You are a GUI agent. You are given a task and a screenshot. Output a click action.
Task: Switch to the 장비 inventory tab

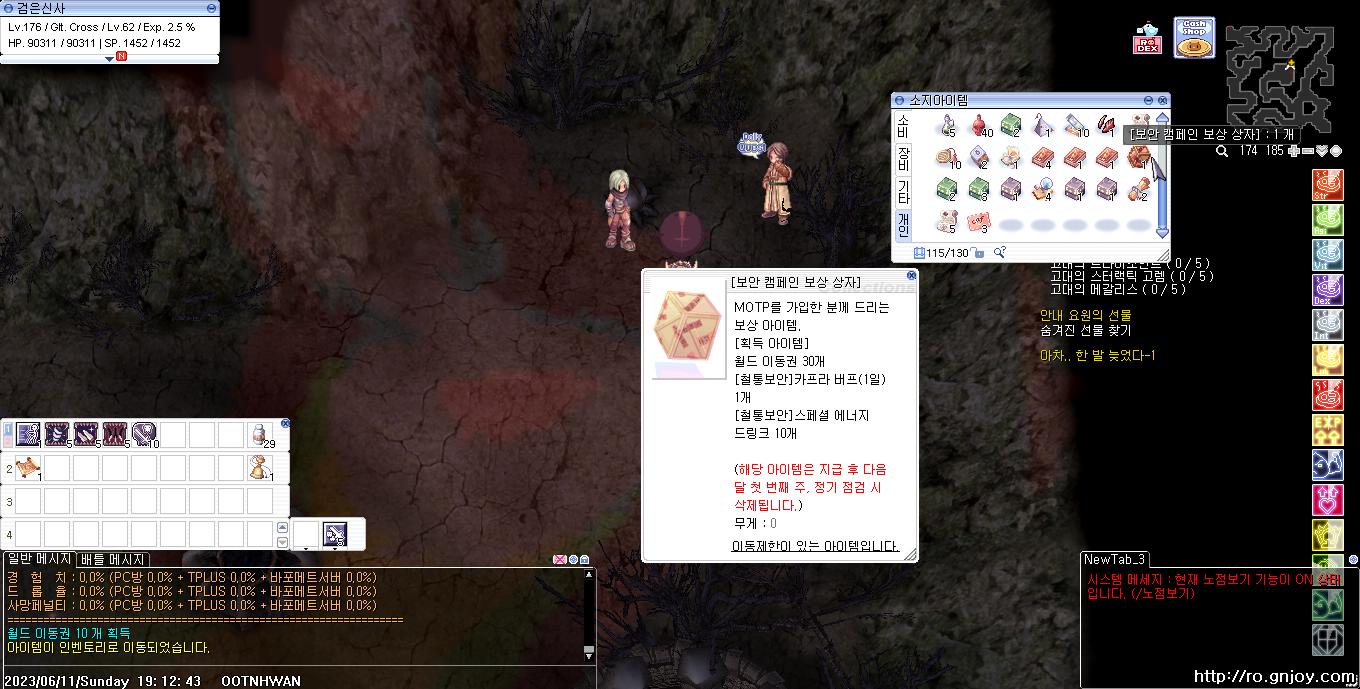pyautogui.click(x=903, y=158)
